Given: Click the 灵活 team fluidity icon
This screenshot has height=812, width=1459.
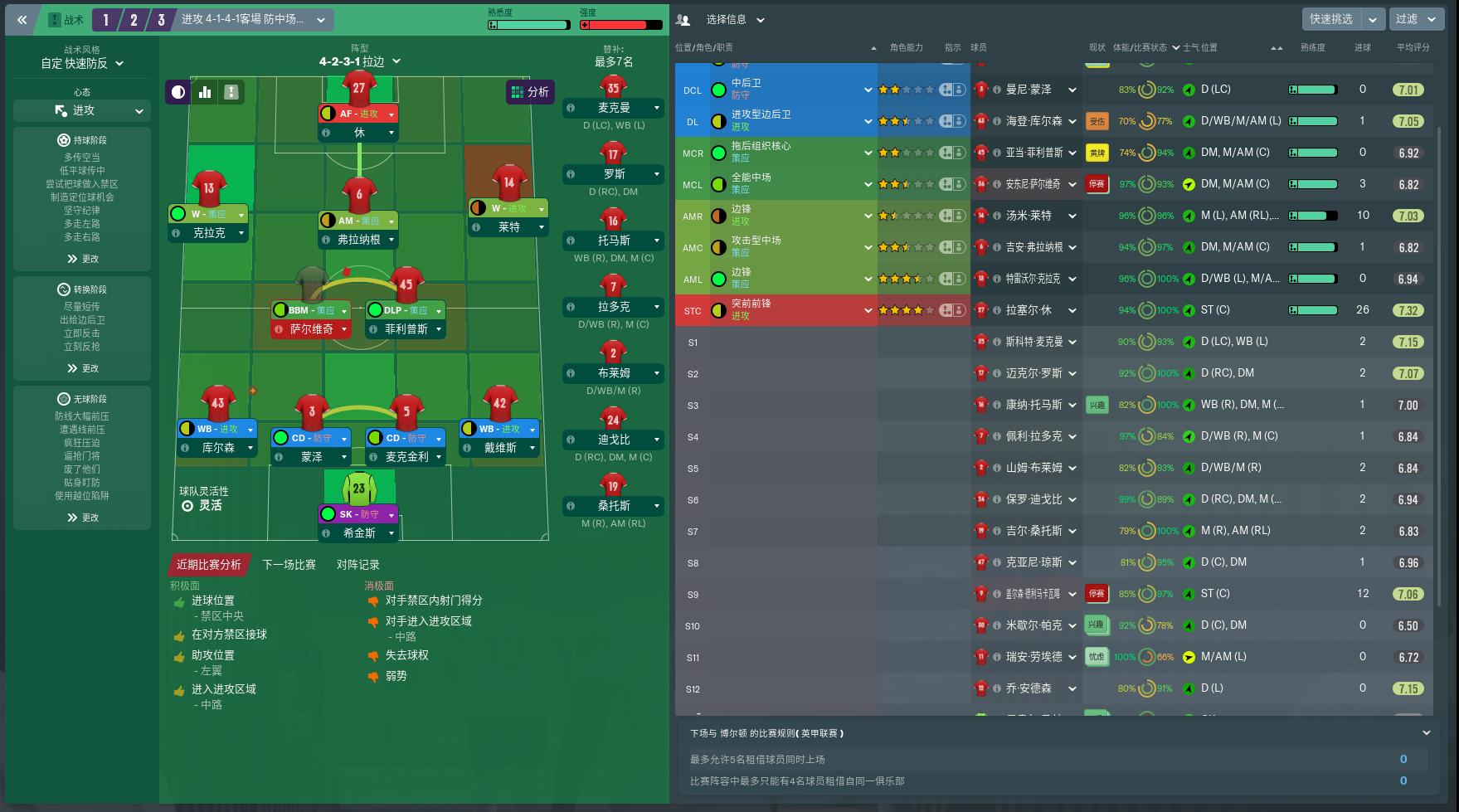Looking at the screenshot, I should pyautogui.click(x=188, y=505).
